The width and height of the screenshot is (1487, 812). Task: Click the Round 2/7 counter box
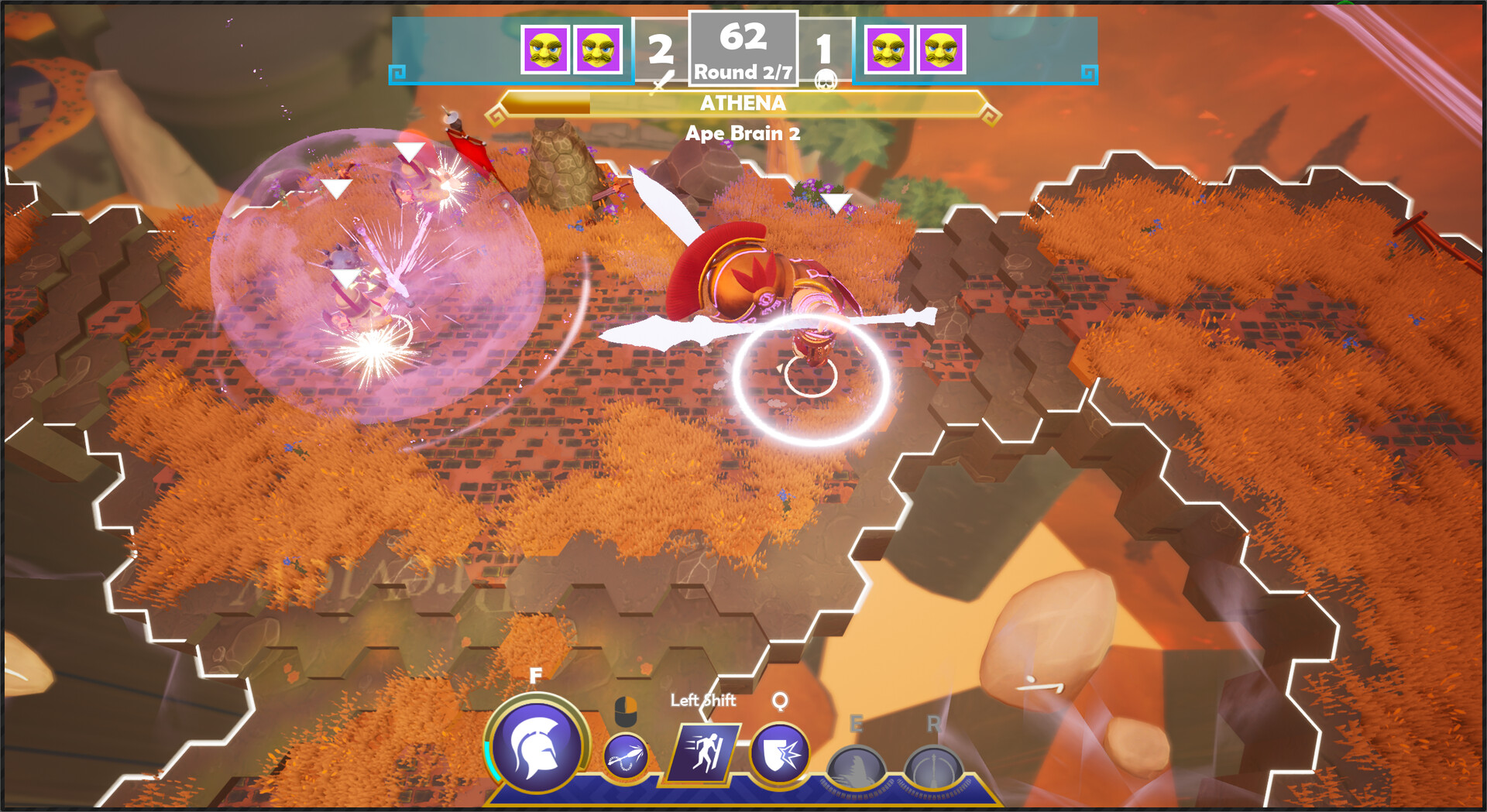[x=743, y=74]
